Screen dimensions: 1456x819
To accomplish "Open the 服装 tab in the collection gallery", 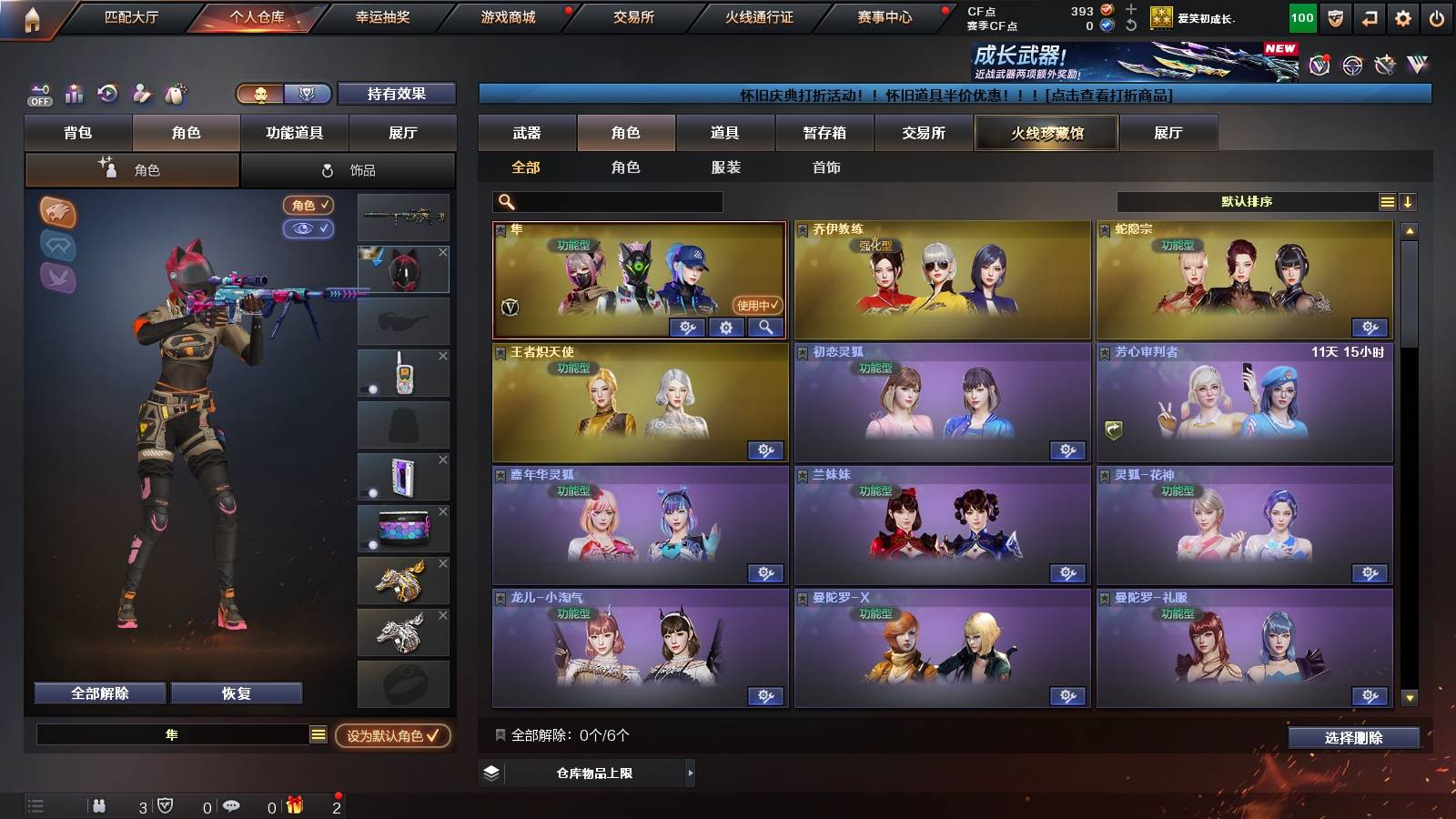I will 725,167.
